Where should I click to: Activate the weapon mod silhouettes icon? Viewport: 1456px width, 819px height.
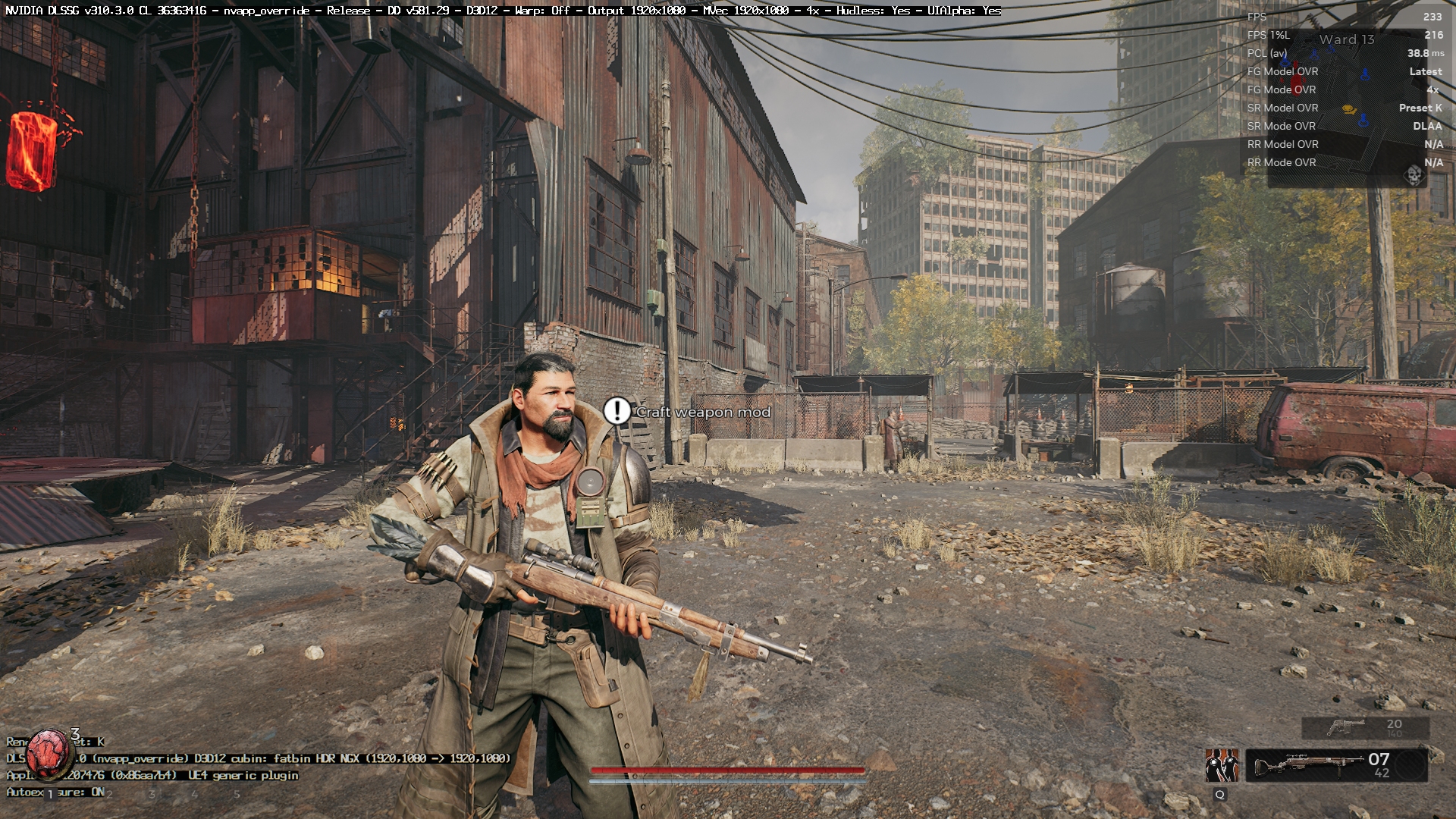coord(1222,765)
